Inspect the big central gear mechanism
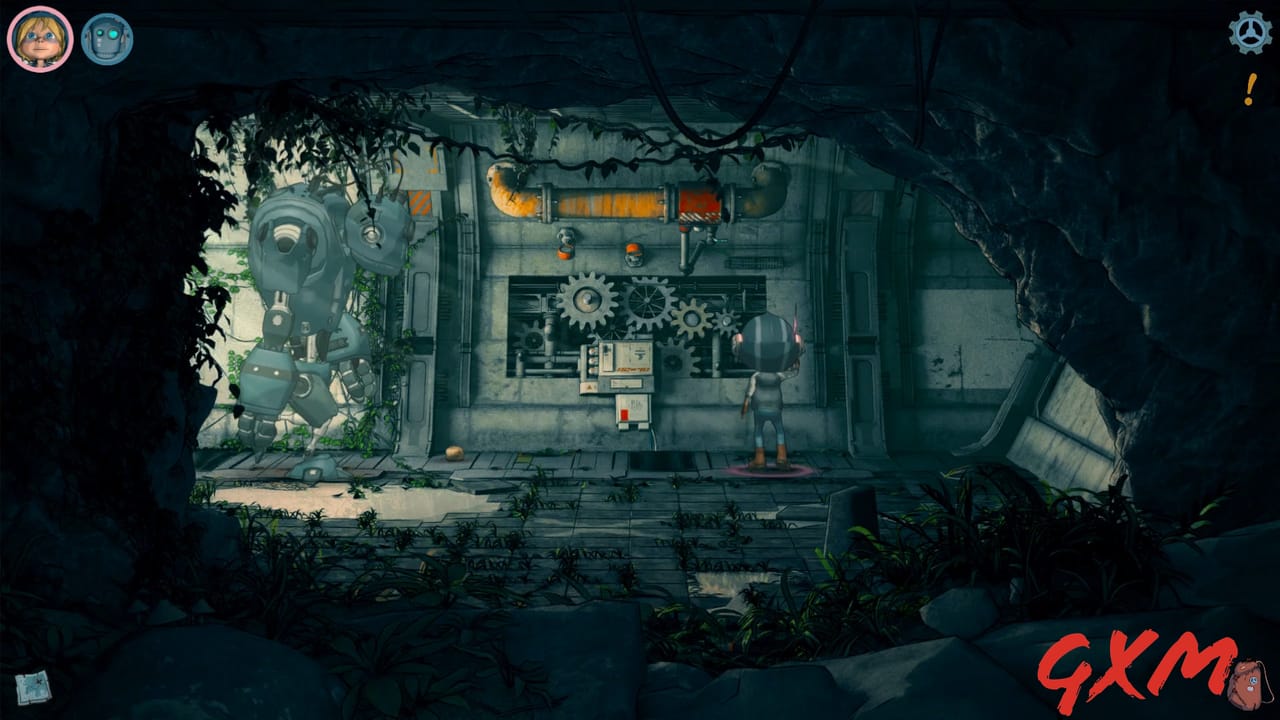The width and height of the screenshot is (1280, 720). 587,300
